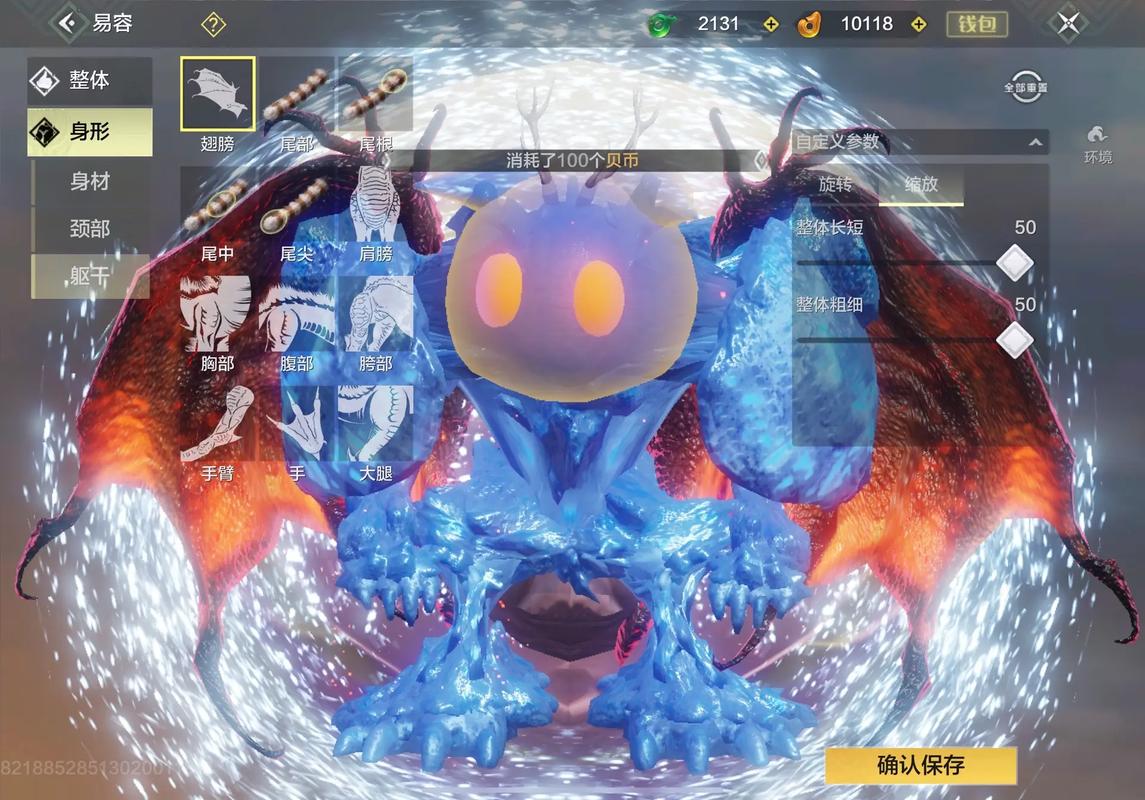Close the appearance editor with the X

(x=1068, y=23)
